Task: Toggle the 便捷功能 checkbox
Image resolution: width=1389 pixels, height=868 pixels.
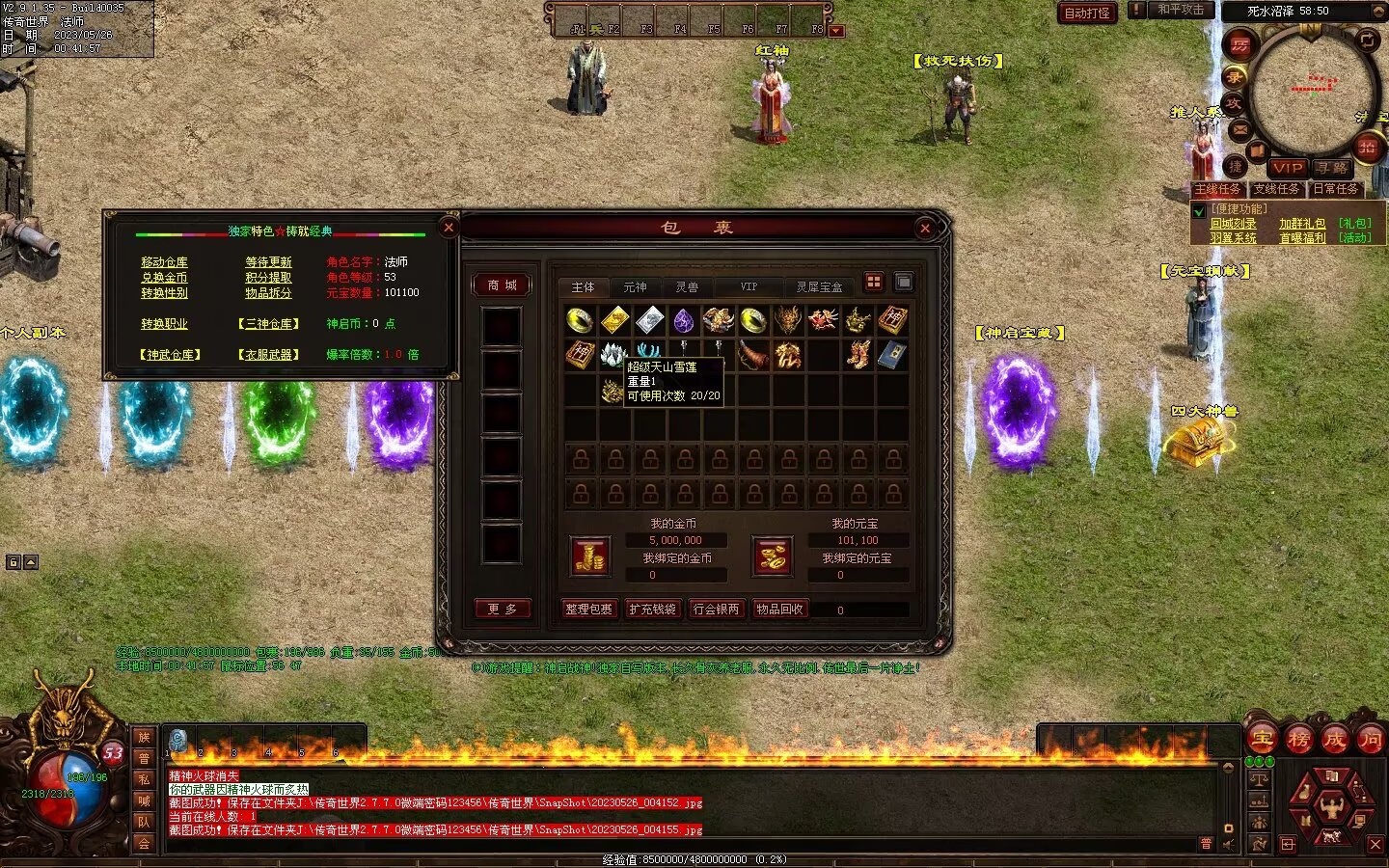Action: 1199,210
